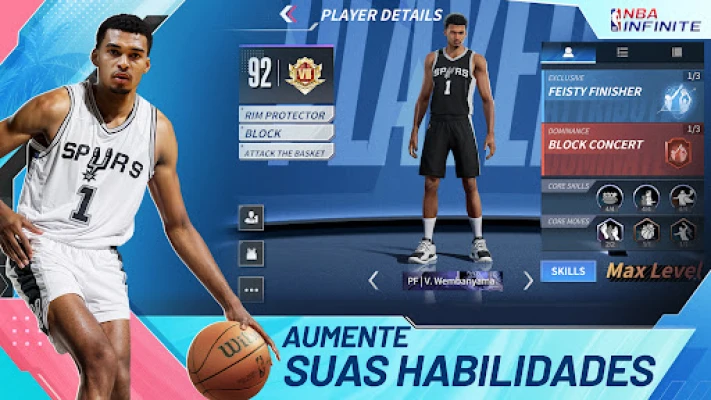Choose the first Core Skills icon

coord(609,198)
